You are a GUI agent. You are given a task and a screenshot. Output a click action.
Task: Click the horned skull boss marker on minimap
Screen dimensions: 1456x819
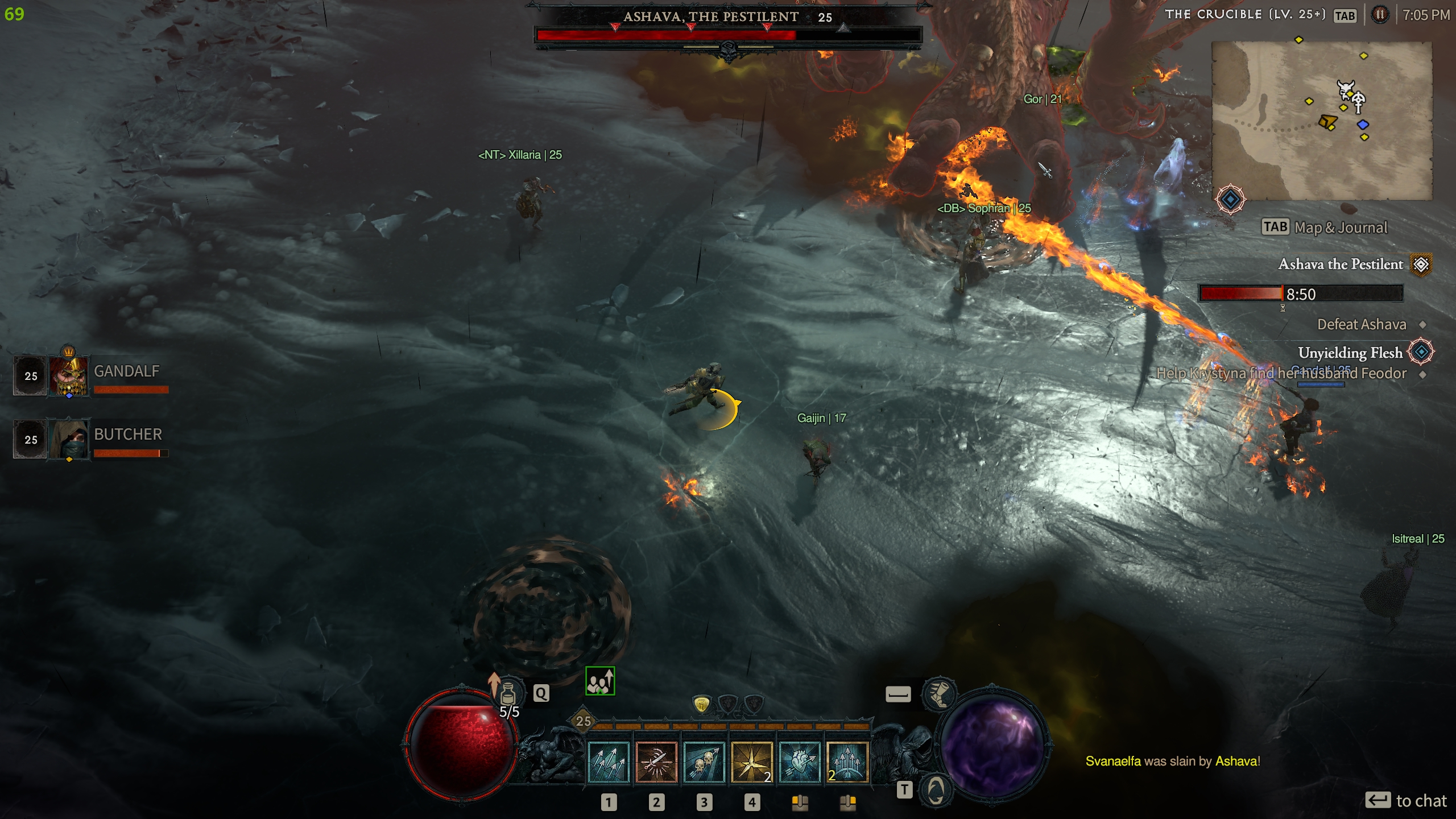pos(1345,89)
